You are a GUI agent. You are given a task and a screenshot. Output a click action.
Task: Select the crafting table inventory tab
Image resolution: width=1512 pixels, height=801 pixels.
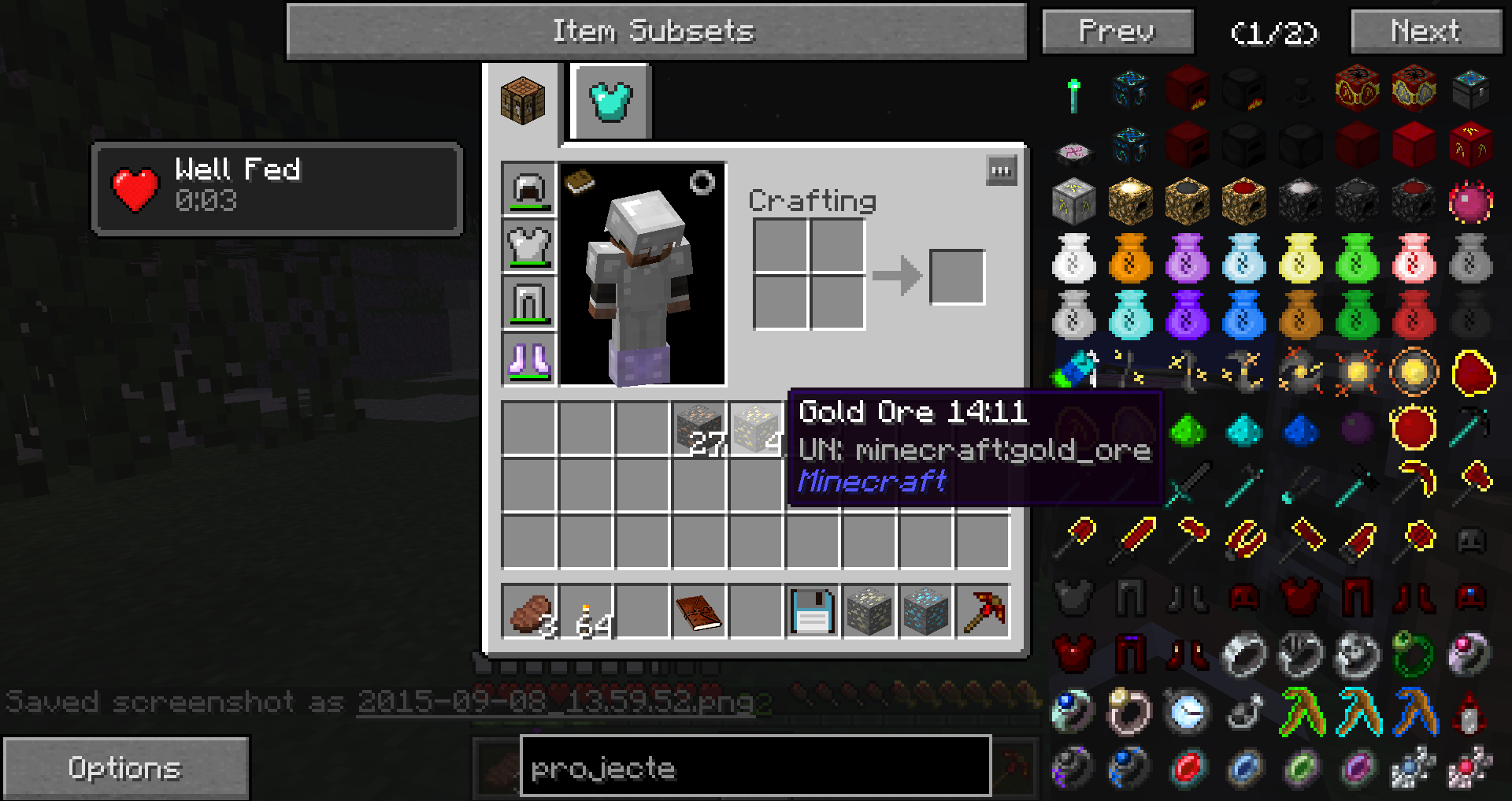[522, 100]
